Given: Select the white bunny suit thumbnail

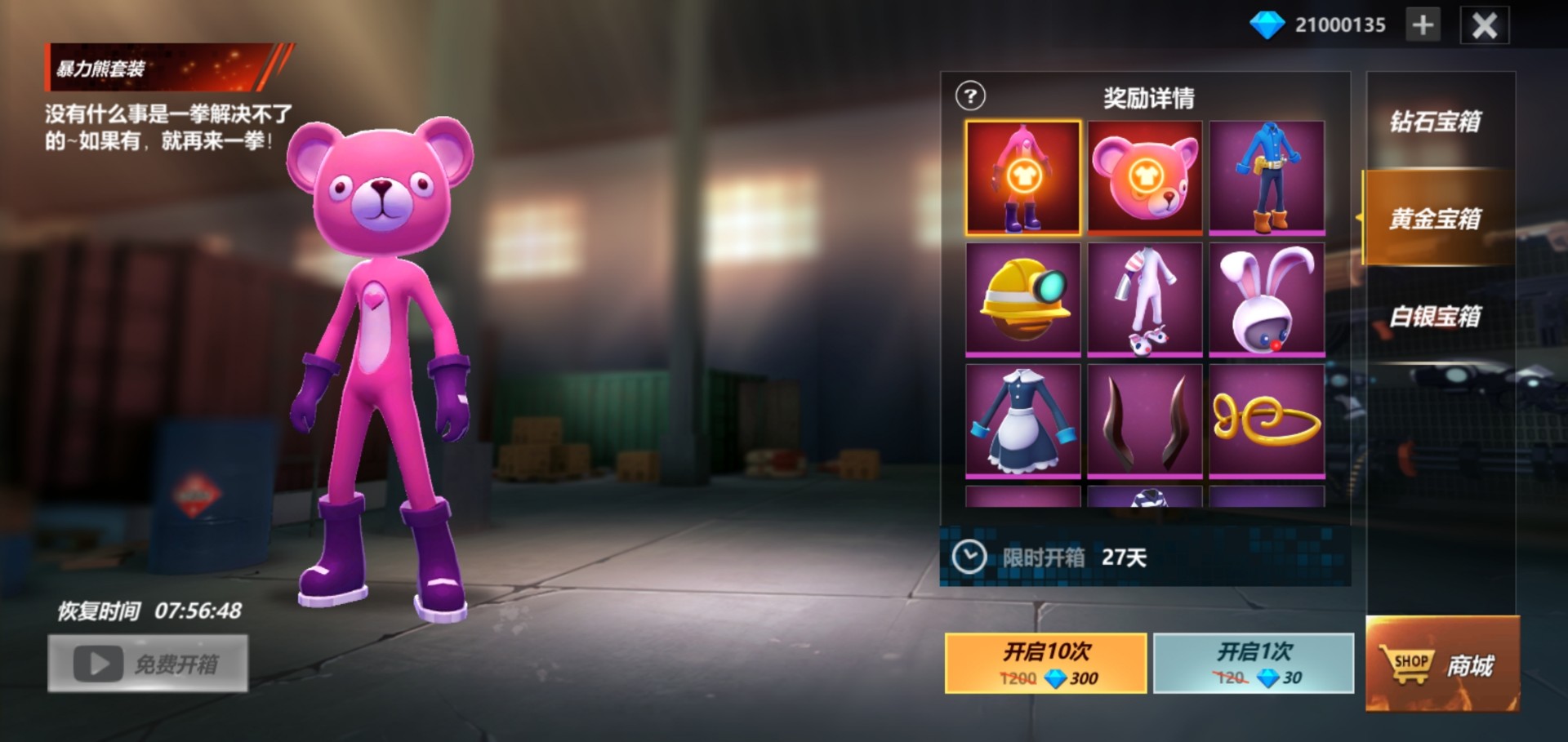Looking at the screenshot, I should (x=1145, y=299).
